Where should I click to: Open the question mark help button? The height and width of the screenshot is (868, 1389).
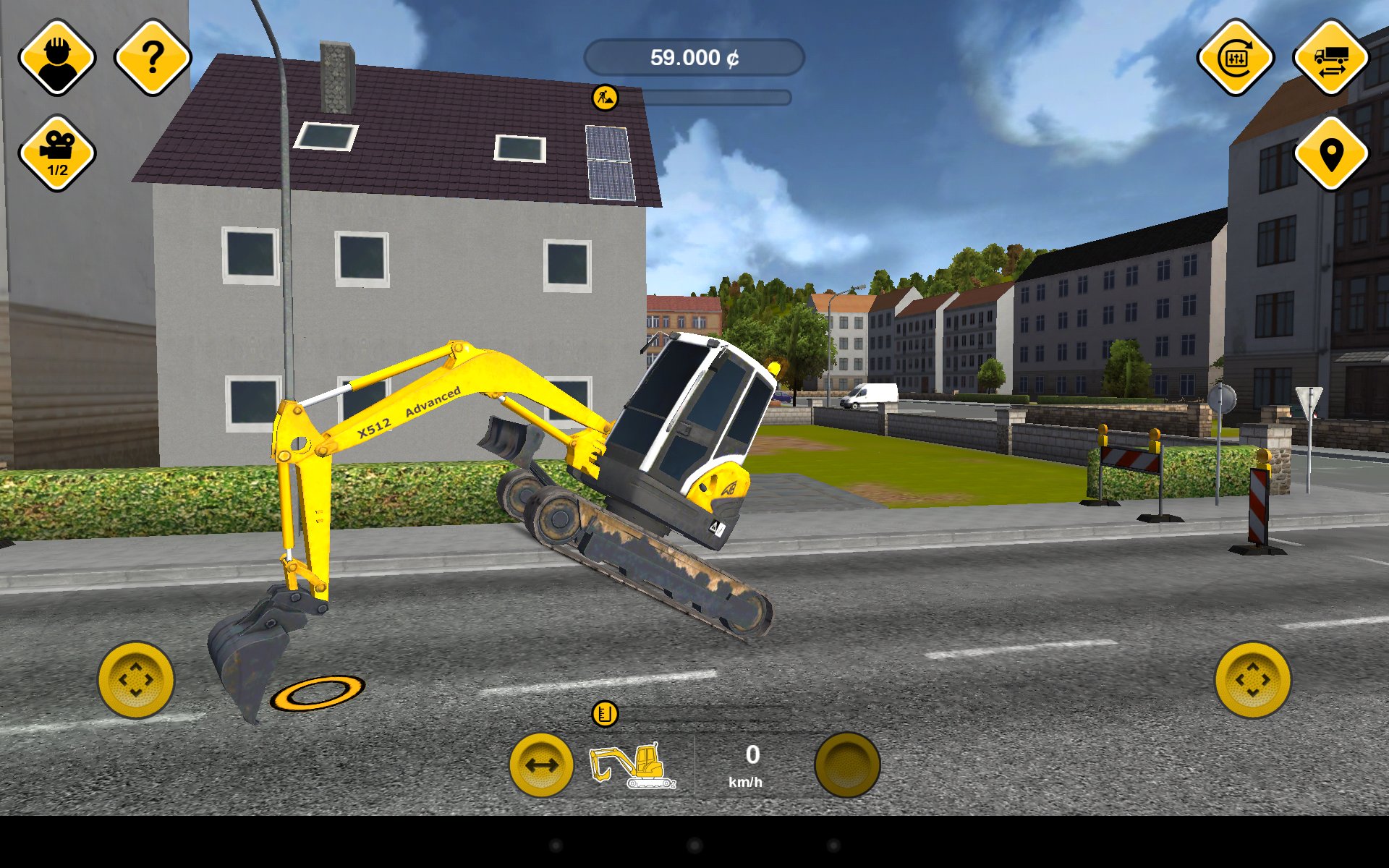(x=153, y=58)
